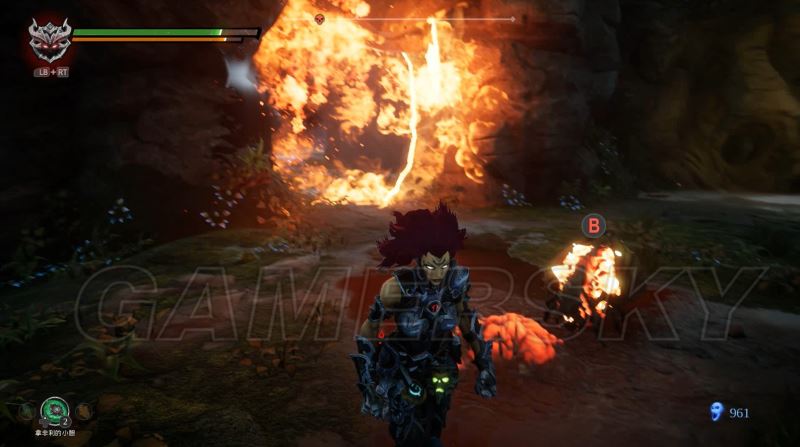This screenshot has width=800, height=447.
Task: Click the Havoc Form demon mask icon
Action: point(46,39)
